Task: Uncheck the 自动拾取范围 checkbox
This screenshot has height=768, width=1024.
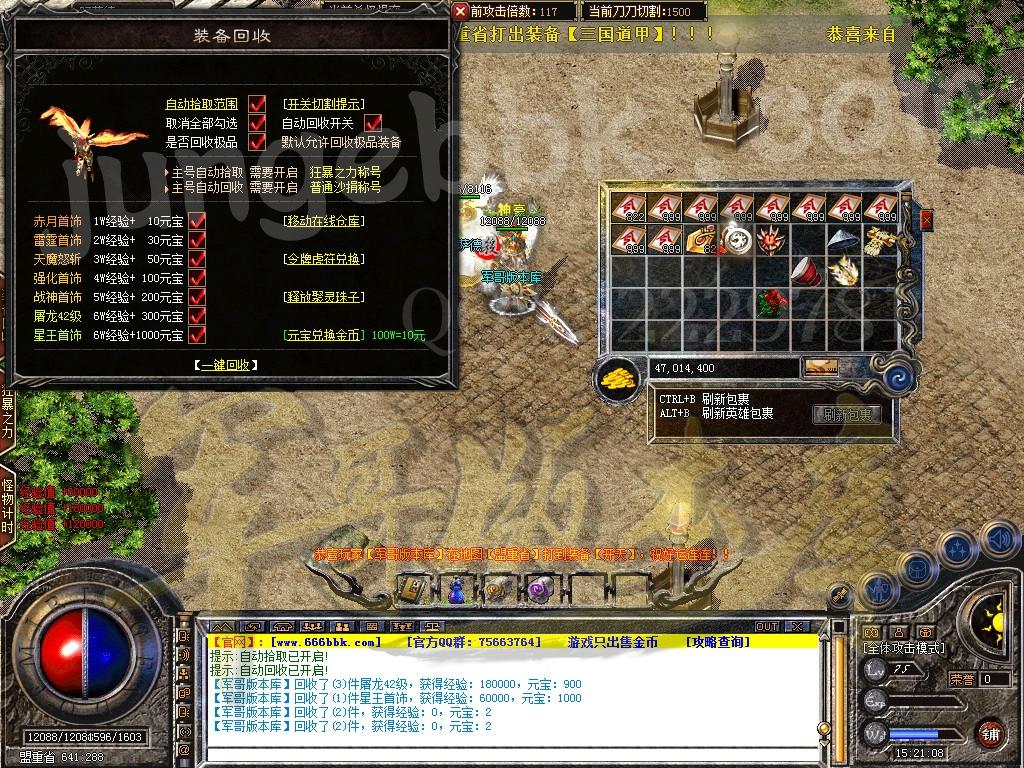Action: 257,104
